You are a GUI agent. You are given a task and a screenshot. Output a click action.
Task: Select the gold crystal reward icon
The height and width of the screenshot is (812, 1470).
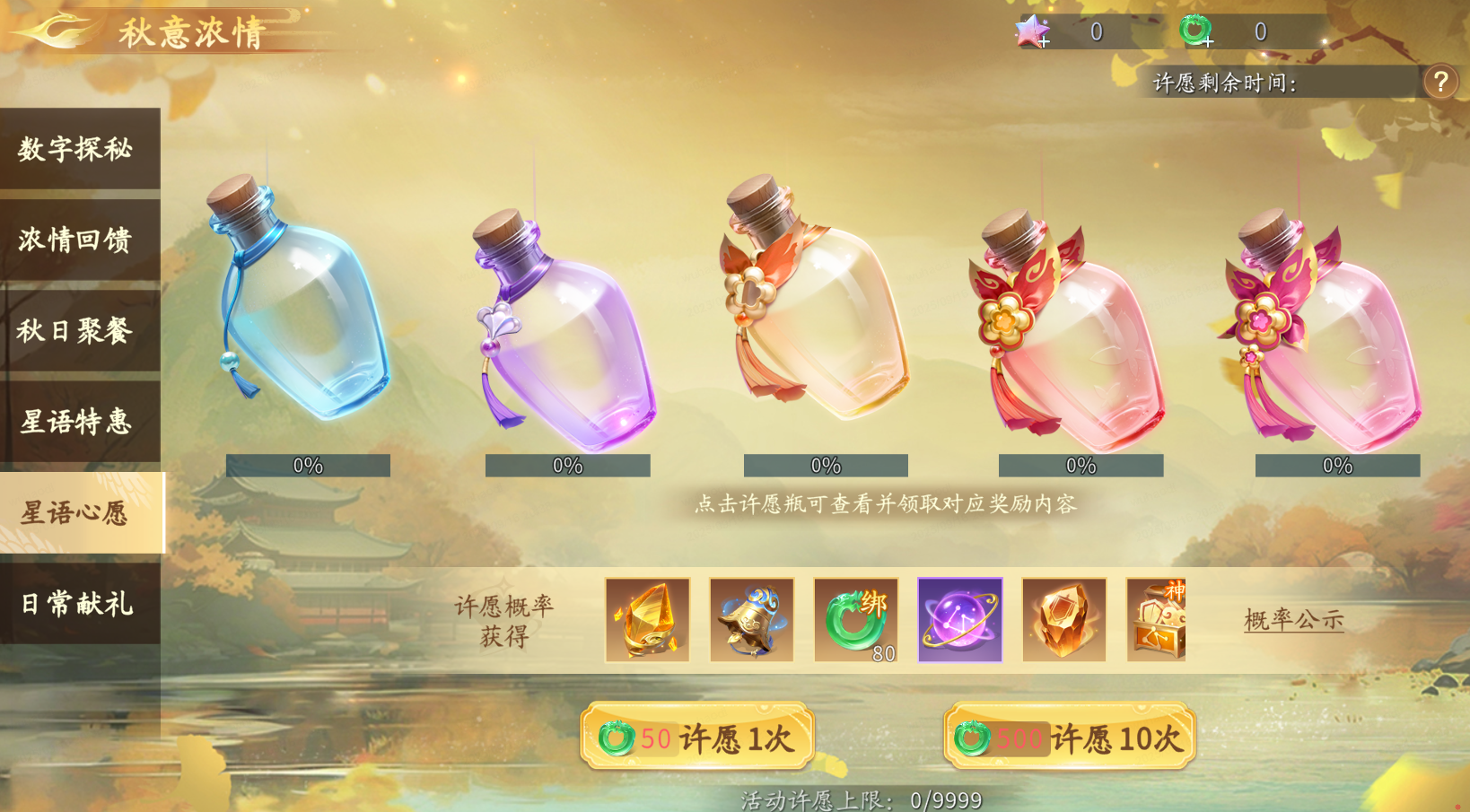[646, 620]
